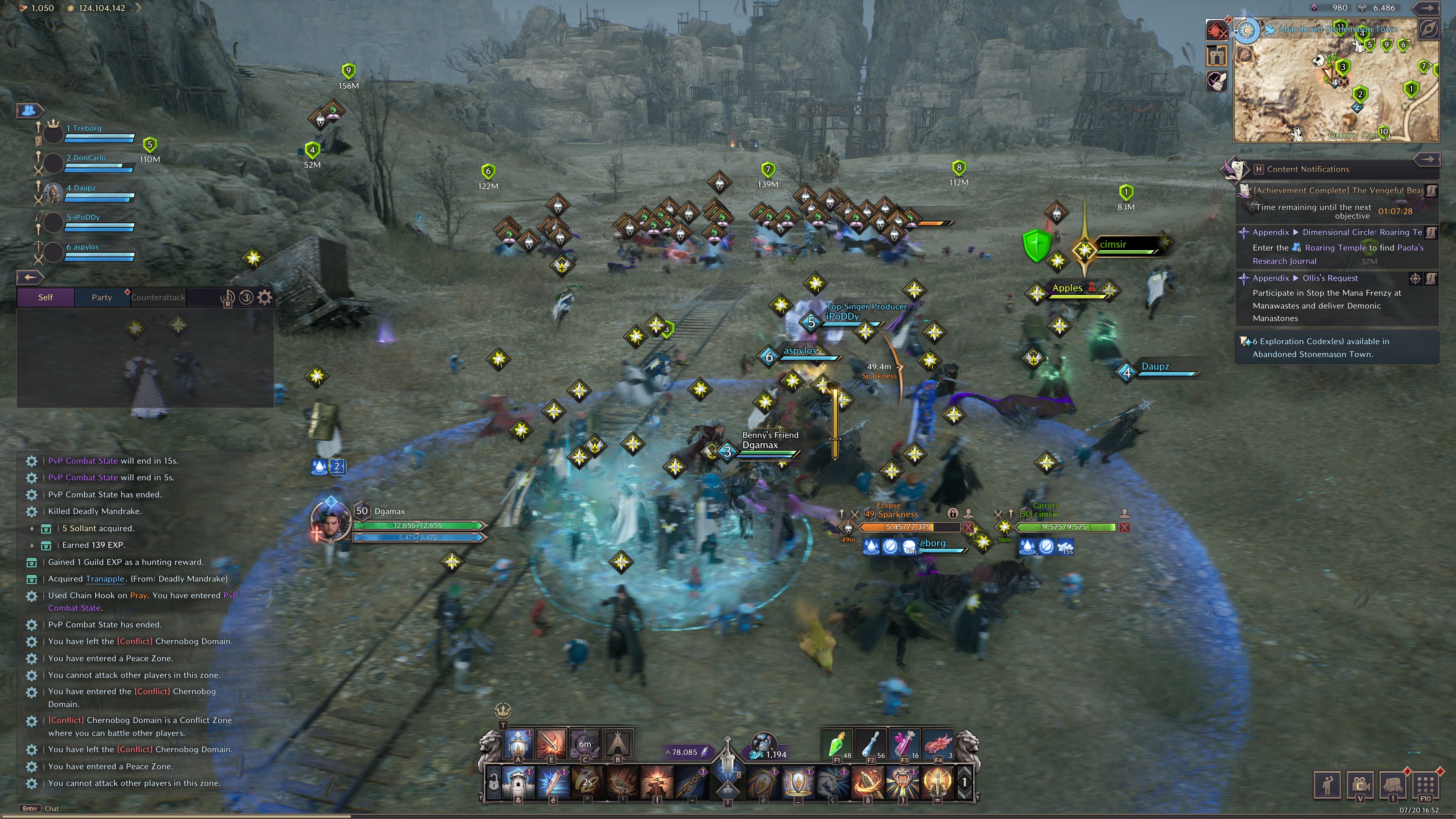Use the blue mana potion in F2 slot

tap(870, 743)
